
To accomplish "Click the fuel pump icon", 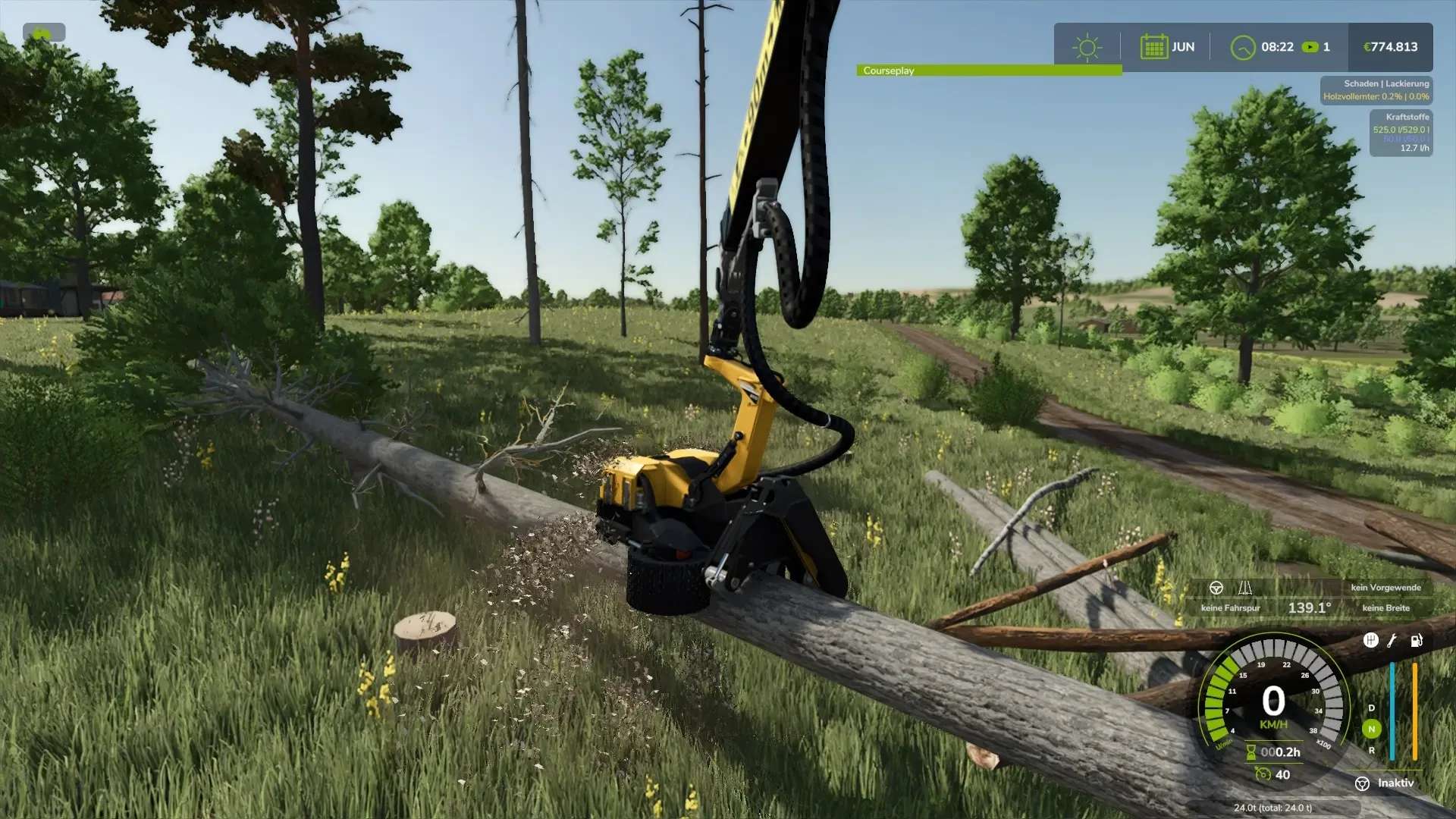I will 1416,641.
